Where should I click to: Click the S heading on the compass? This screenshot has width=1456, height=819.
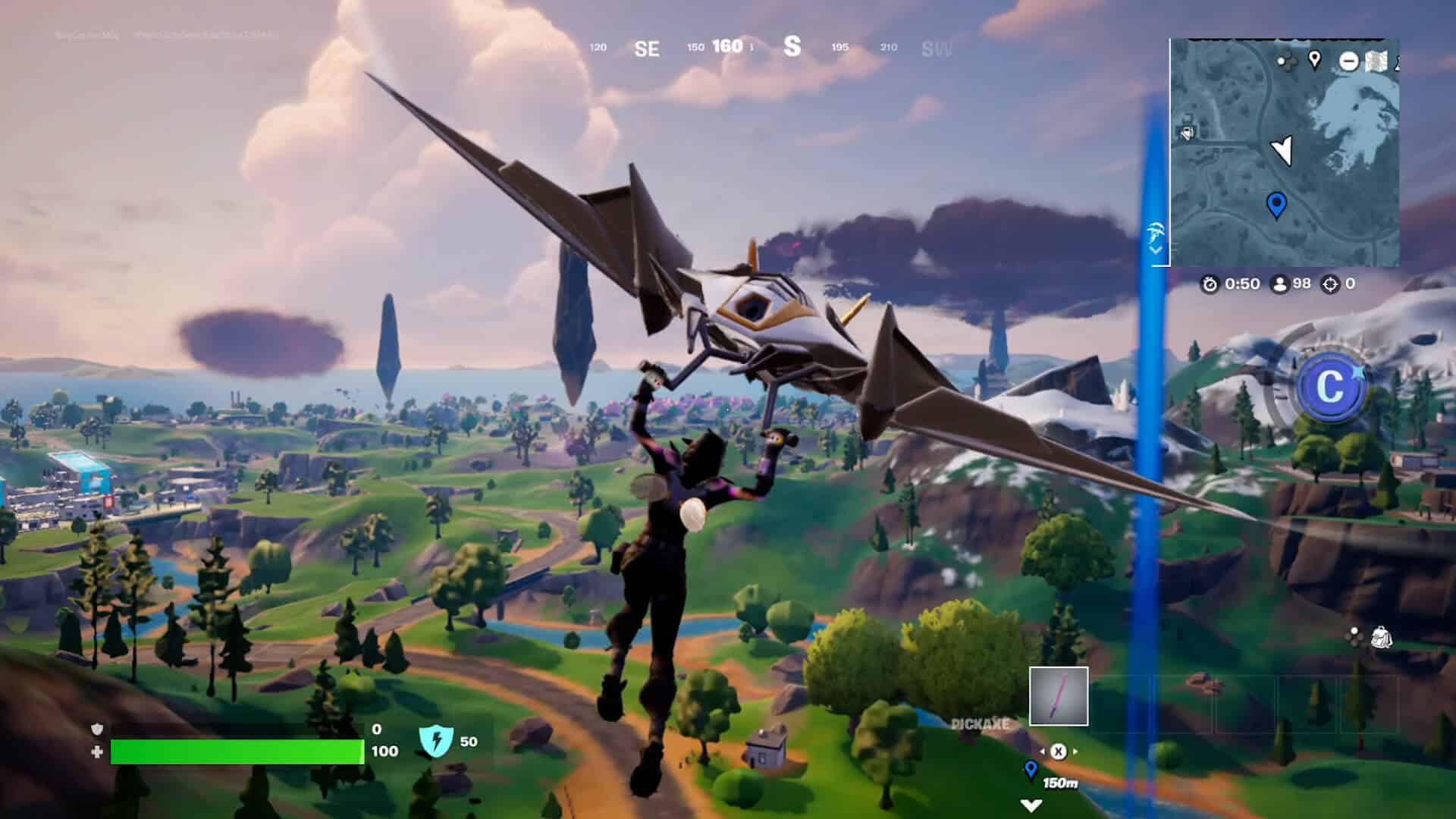point(792,47)
